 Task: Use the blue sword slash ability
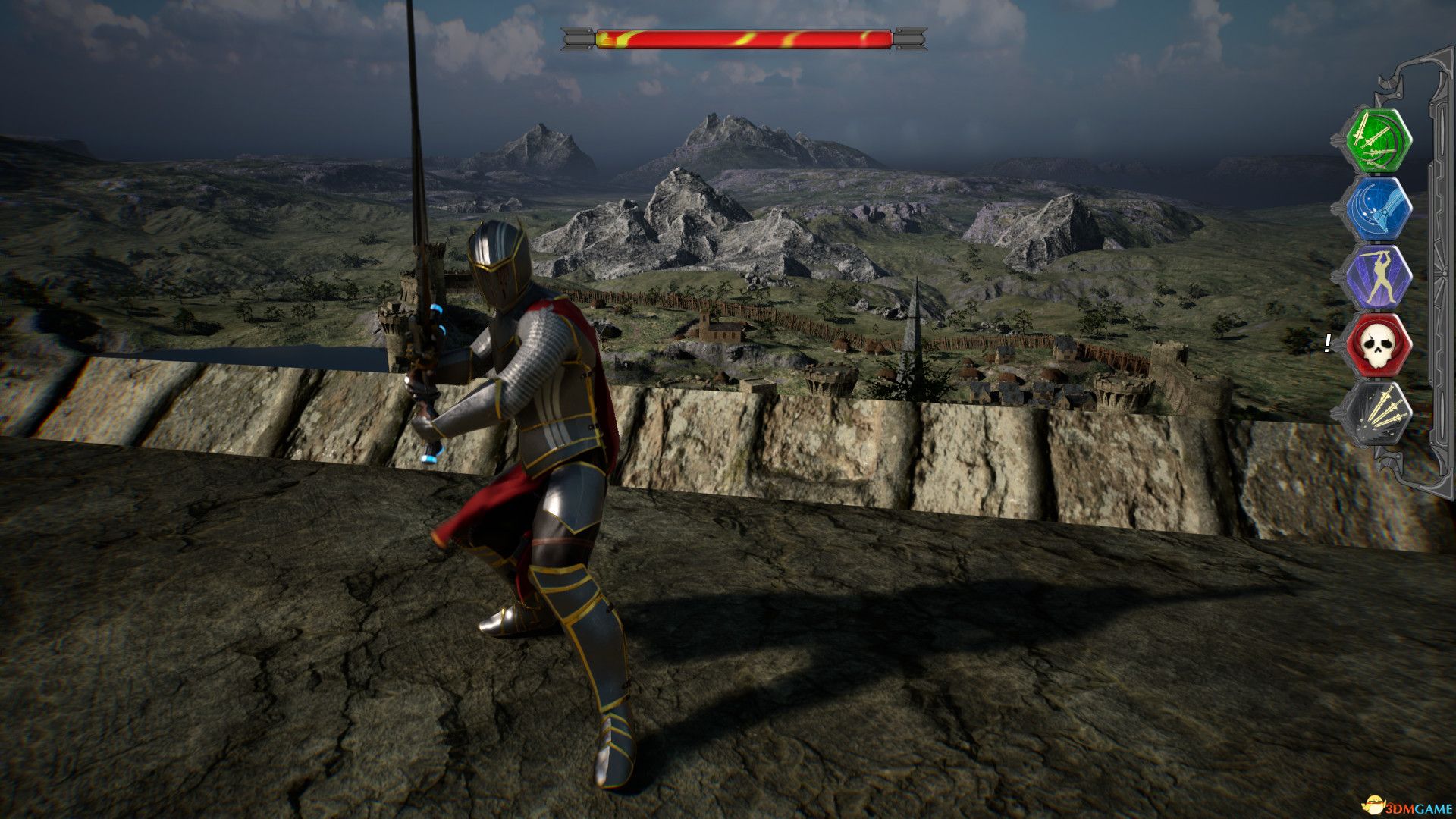point(1379,208)
